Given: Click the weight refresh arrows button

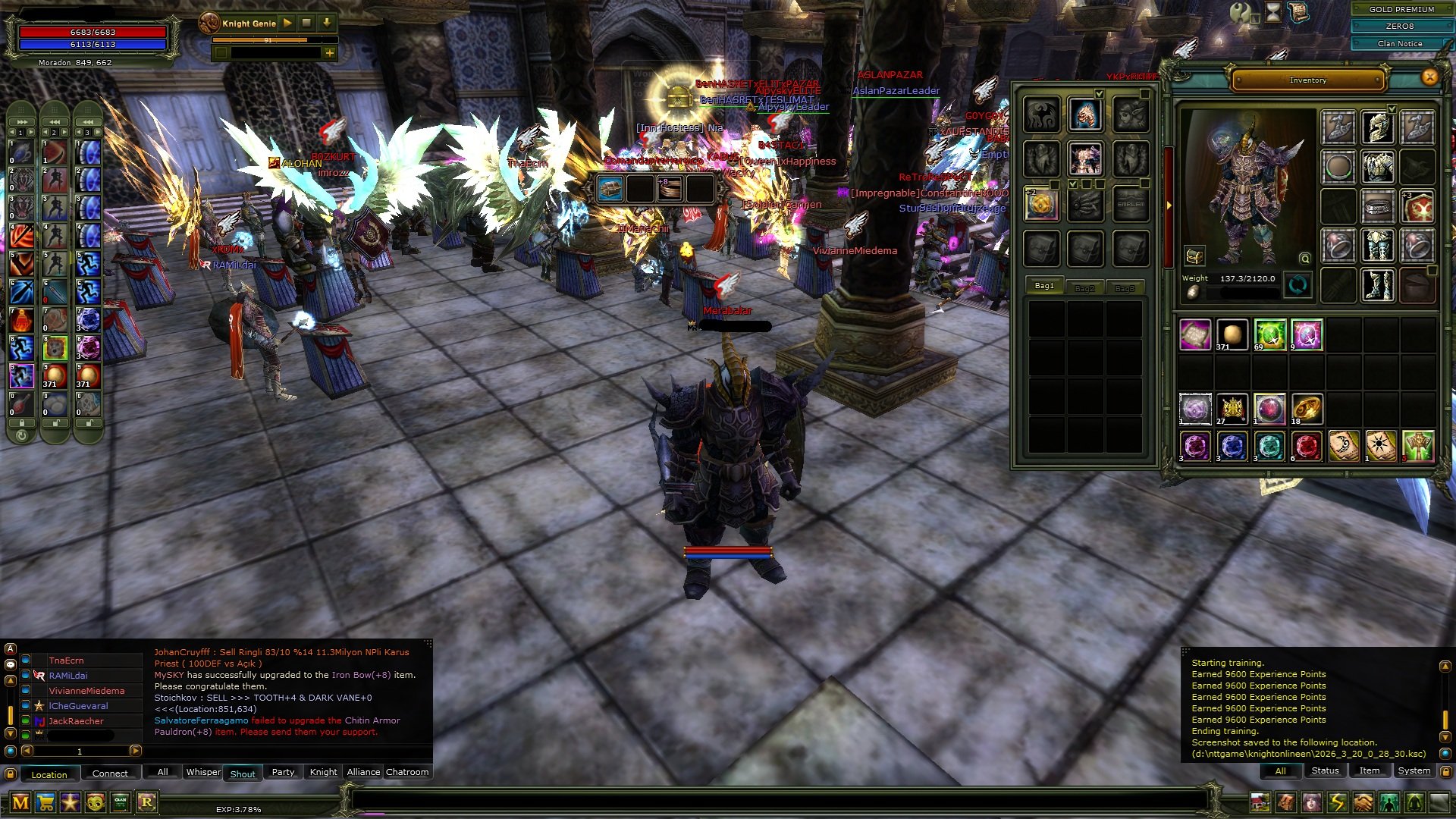Looking at the screenshot, I should (1298, 285).
